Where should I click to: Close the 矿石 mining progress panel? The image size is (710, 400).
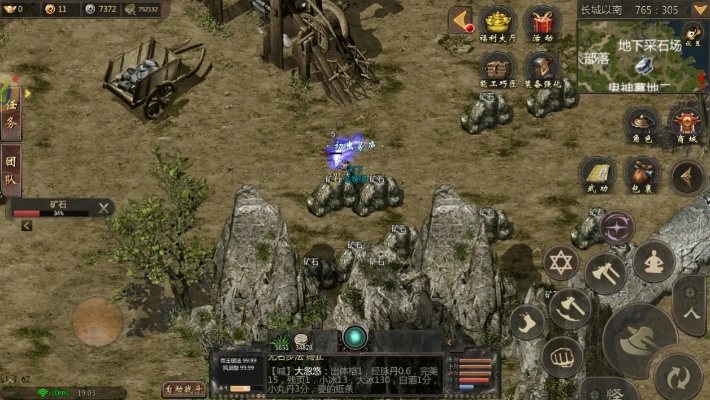(104, 208)
